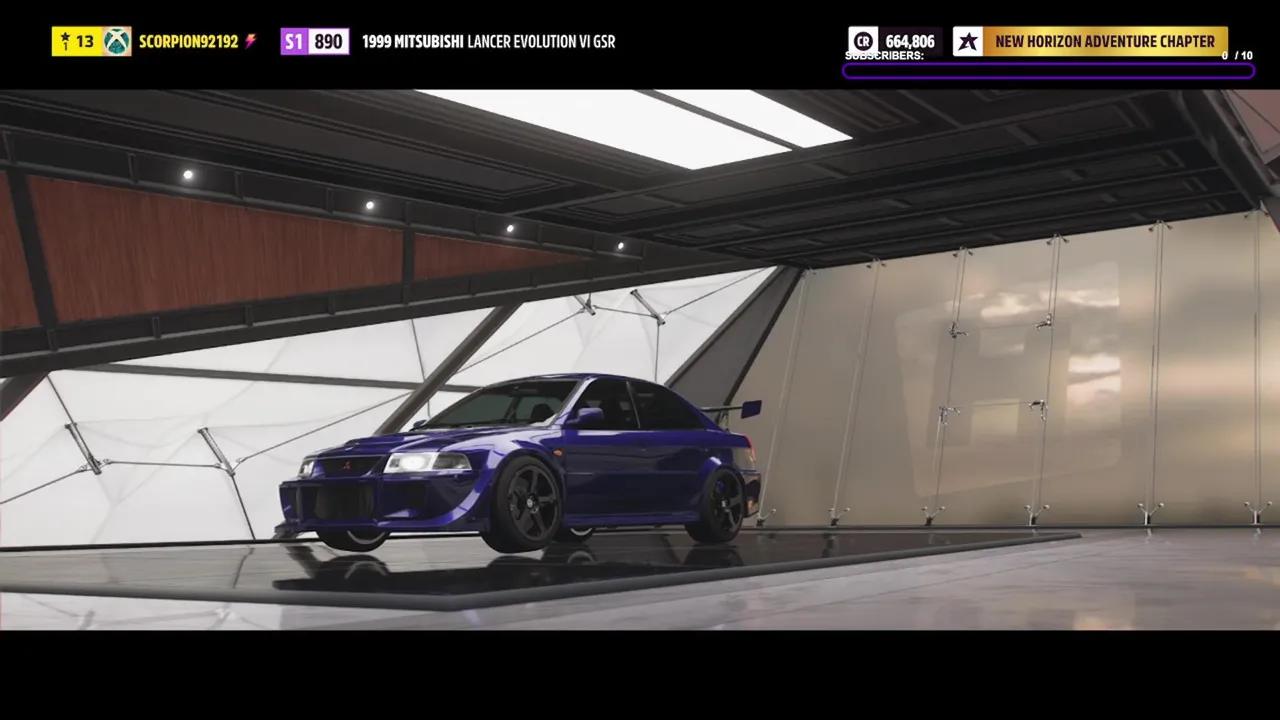
Task: Open the New Horizon Adventure Chapter banner
Action: point(1104,41)
